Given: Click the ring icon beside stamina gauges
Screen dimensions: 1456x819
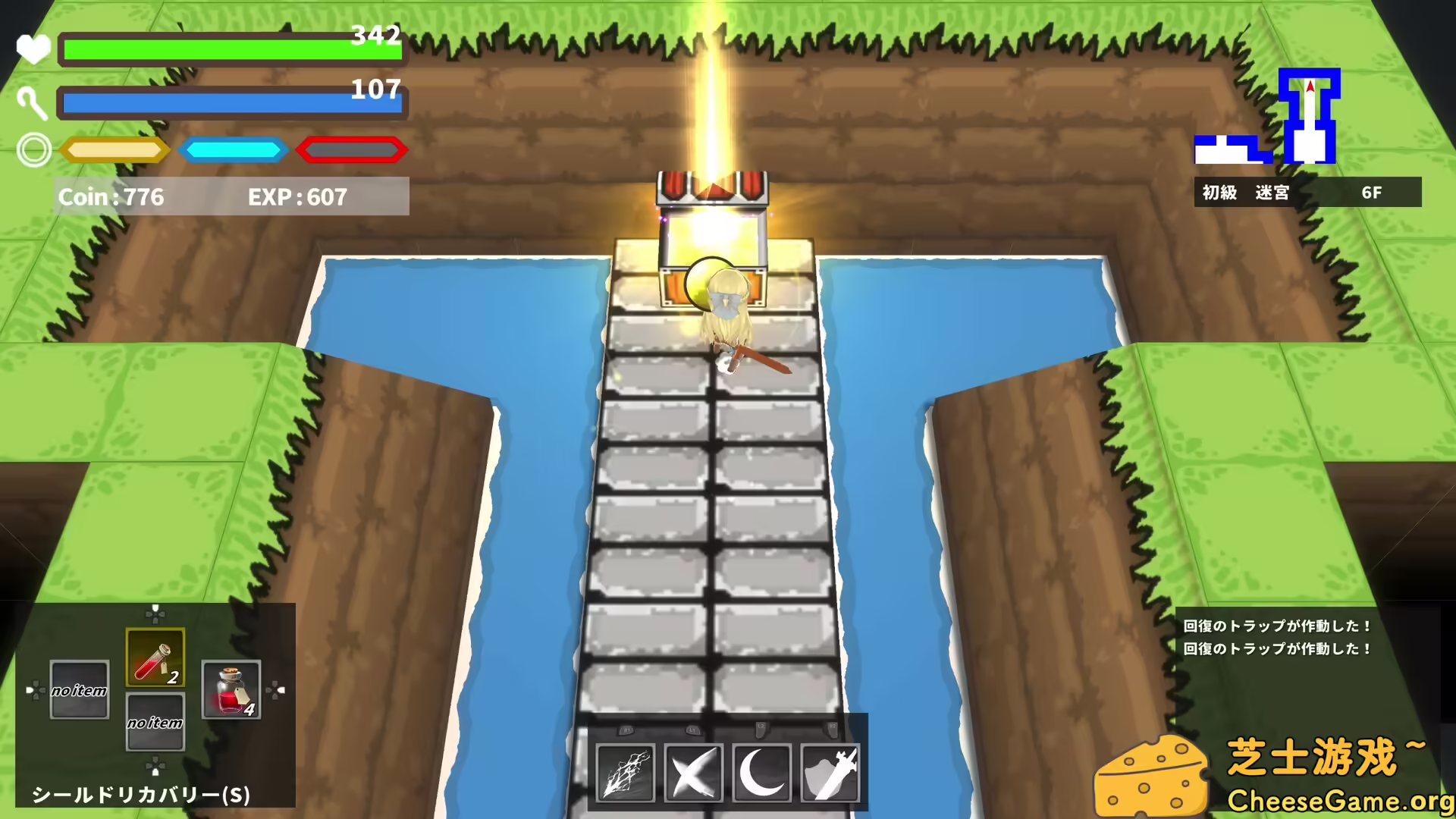Looking at the screenshot, I should coord(33,149).
